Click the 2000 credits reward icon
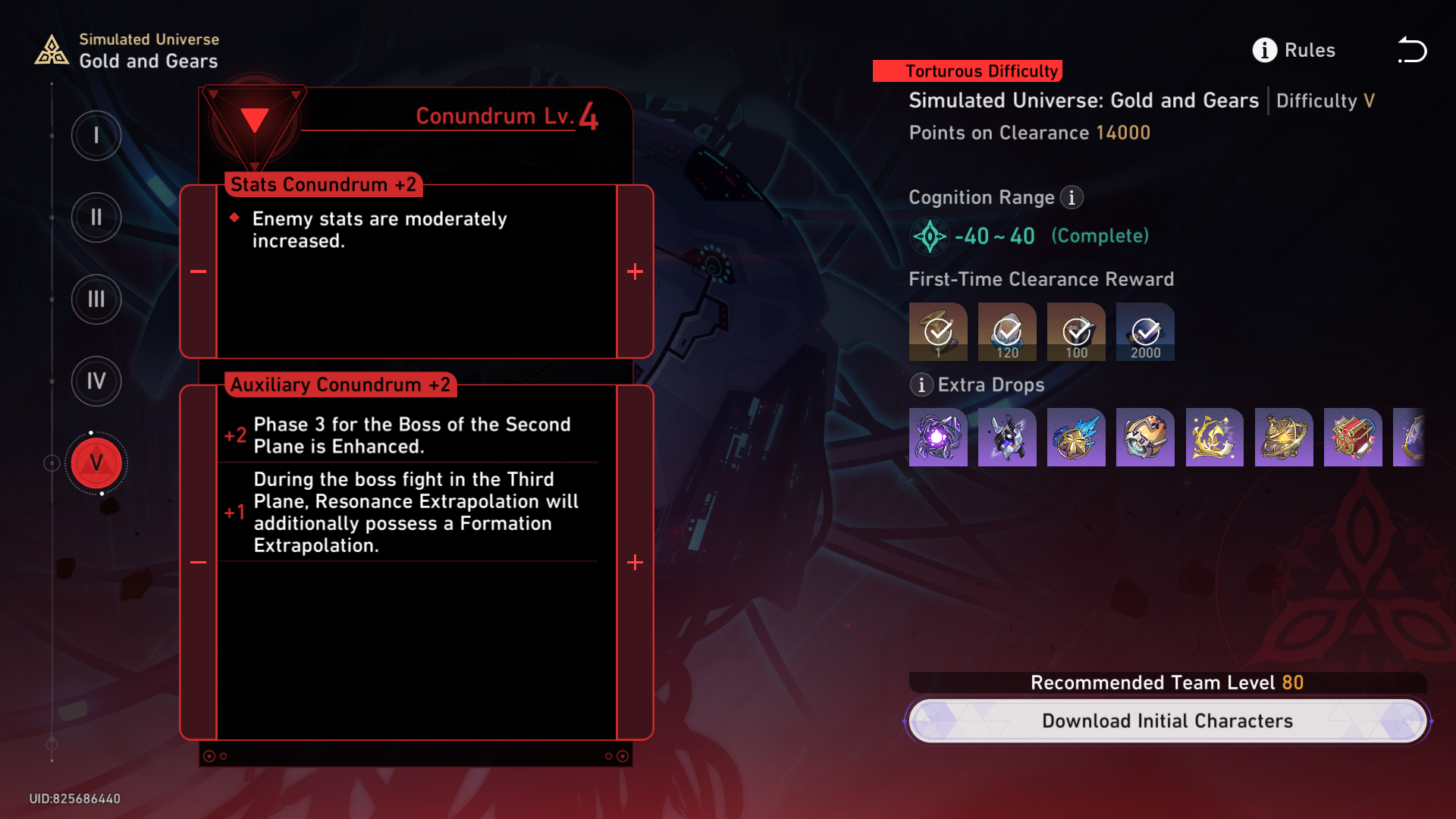Viewport: 1456px width, 819px height. 1145,331
